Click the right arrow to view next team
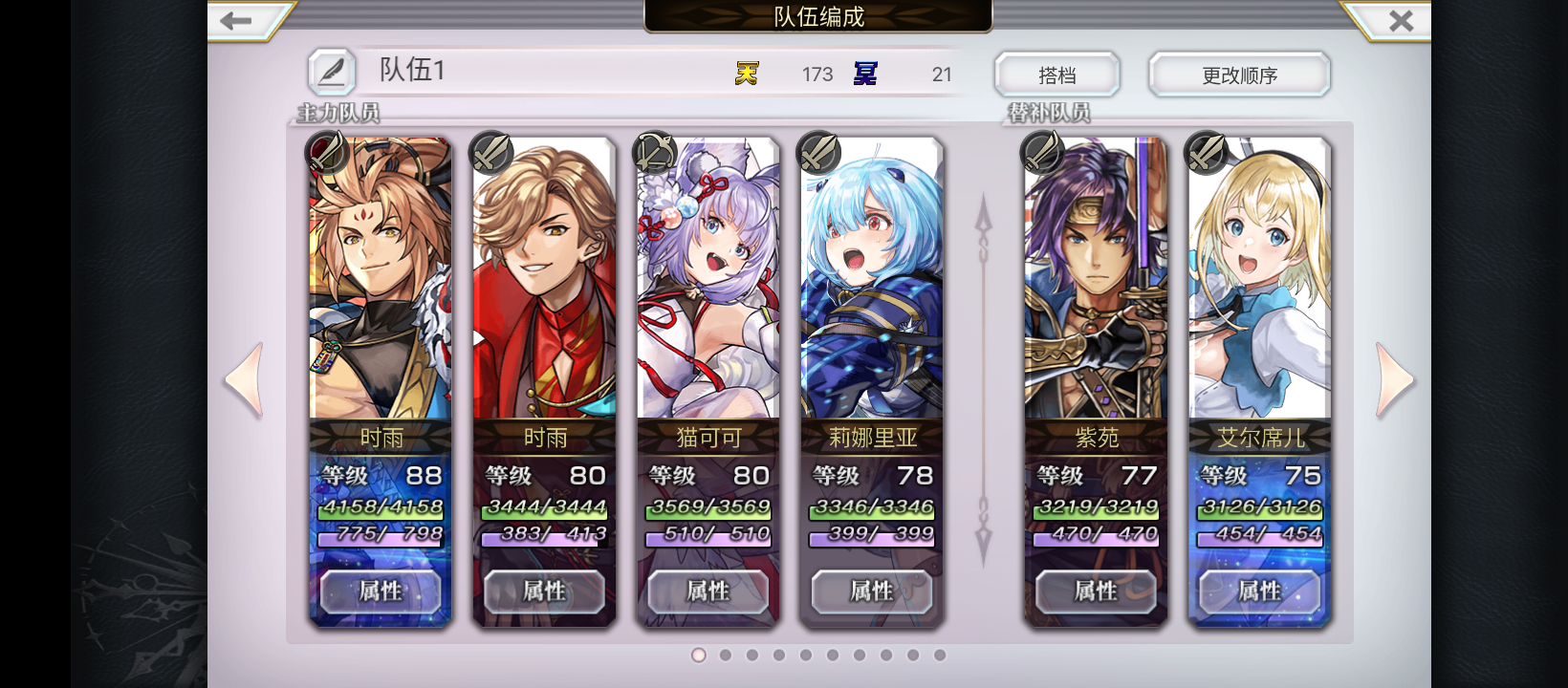This screenshot has width=1568, height=688. tap(1395, 378)
